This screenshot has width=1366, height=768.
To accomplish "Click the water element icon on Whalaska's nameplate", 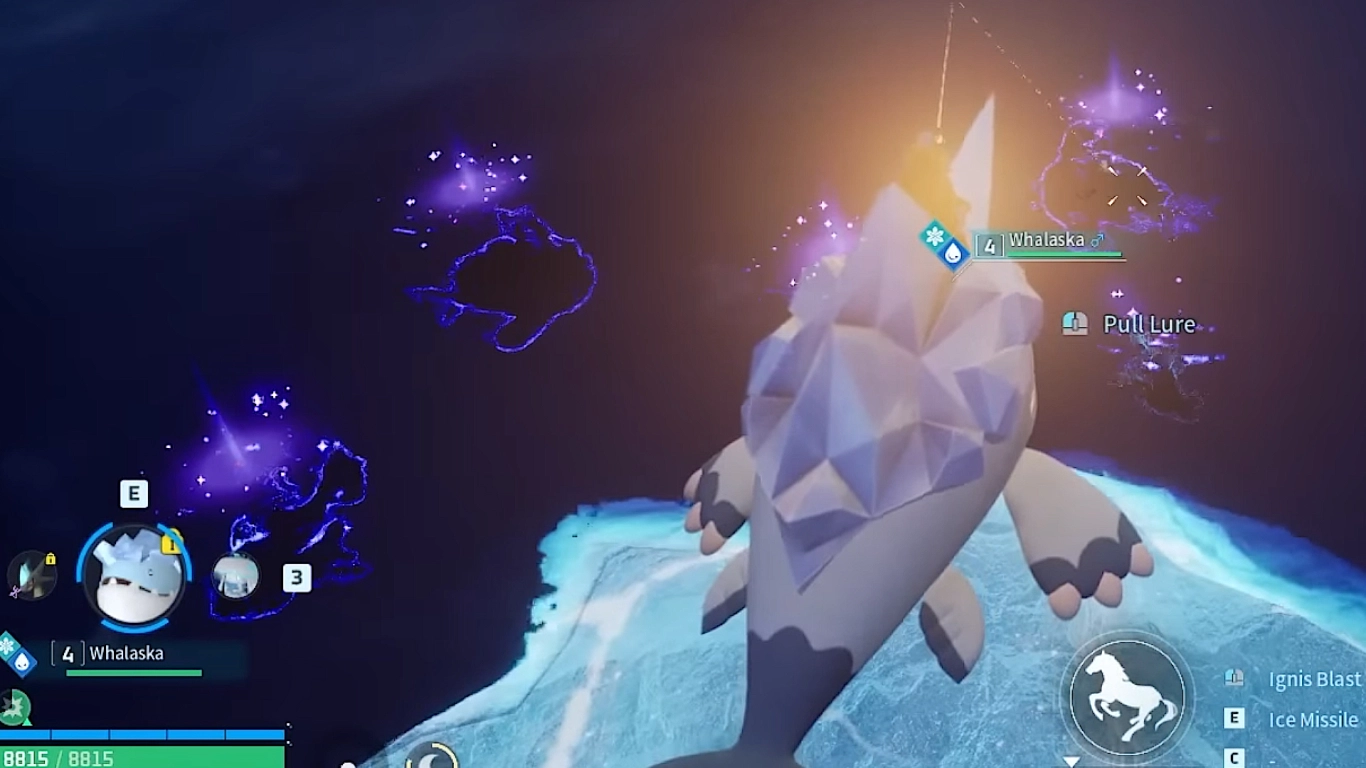I will 952,252.
